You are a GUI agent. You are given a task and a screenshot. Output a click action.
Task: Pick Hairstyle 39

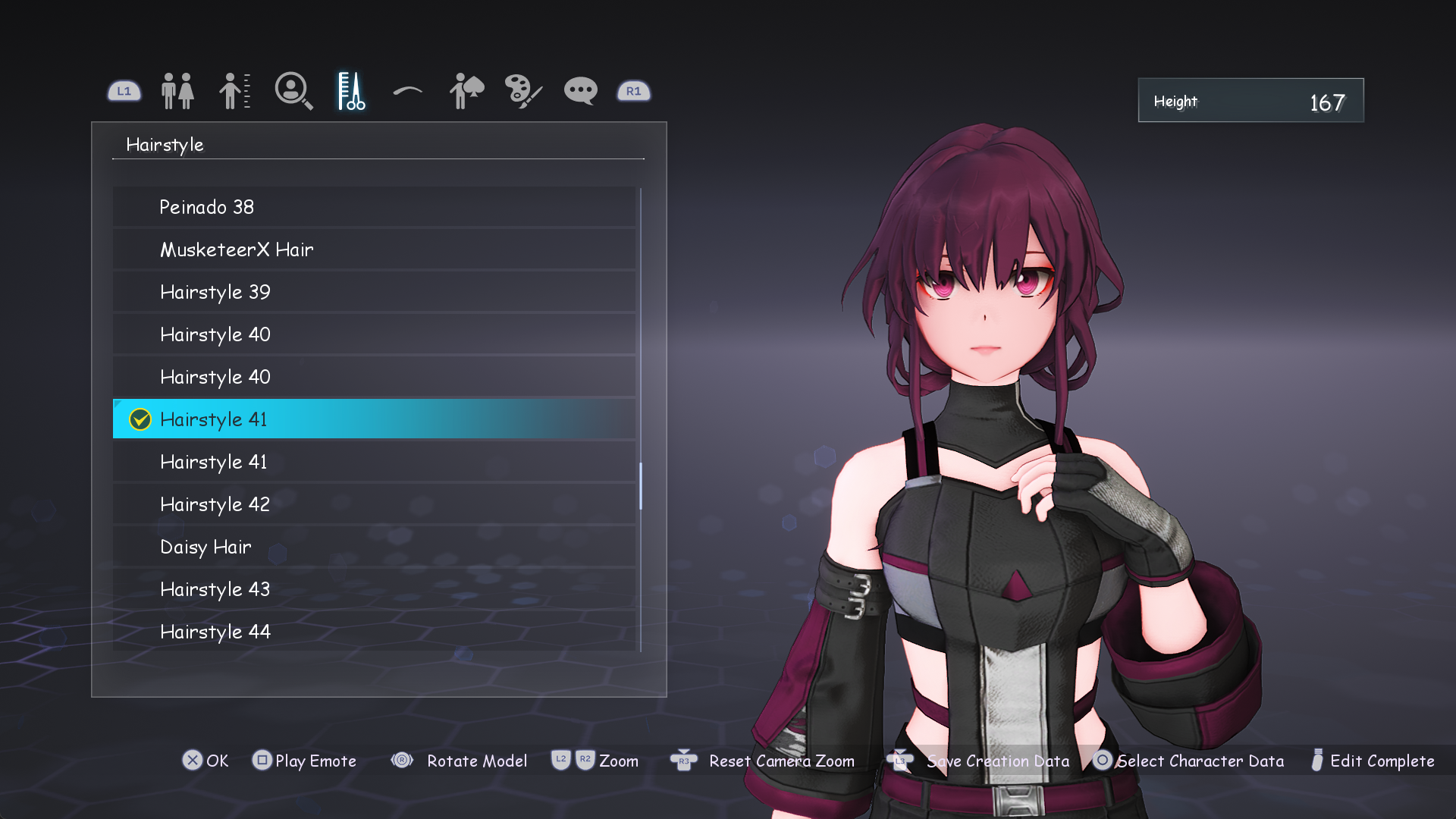coord(374,292)
